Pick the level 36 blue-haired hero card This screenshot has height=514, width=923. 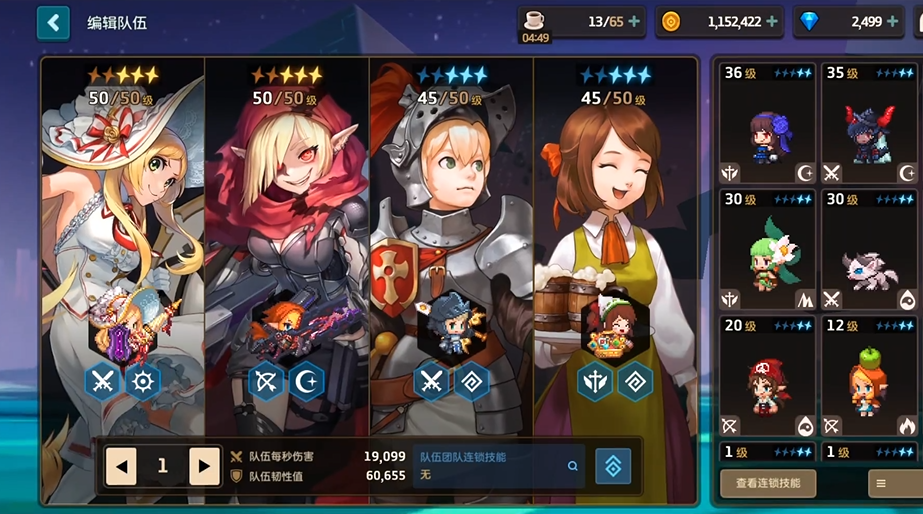pyautogui.click(x=767, y=124)
